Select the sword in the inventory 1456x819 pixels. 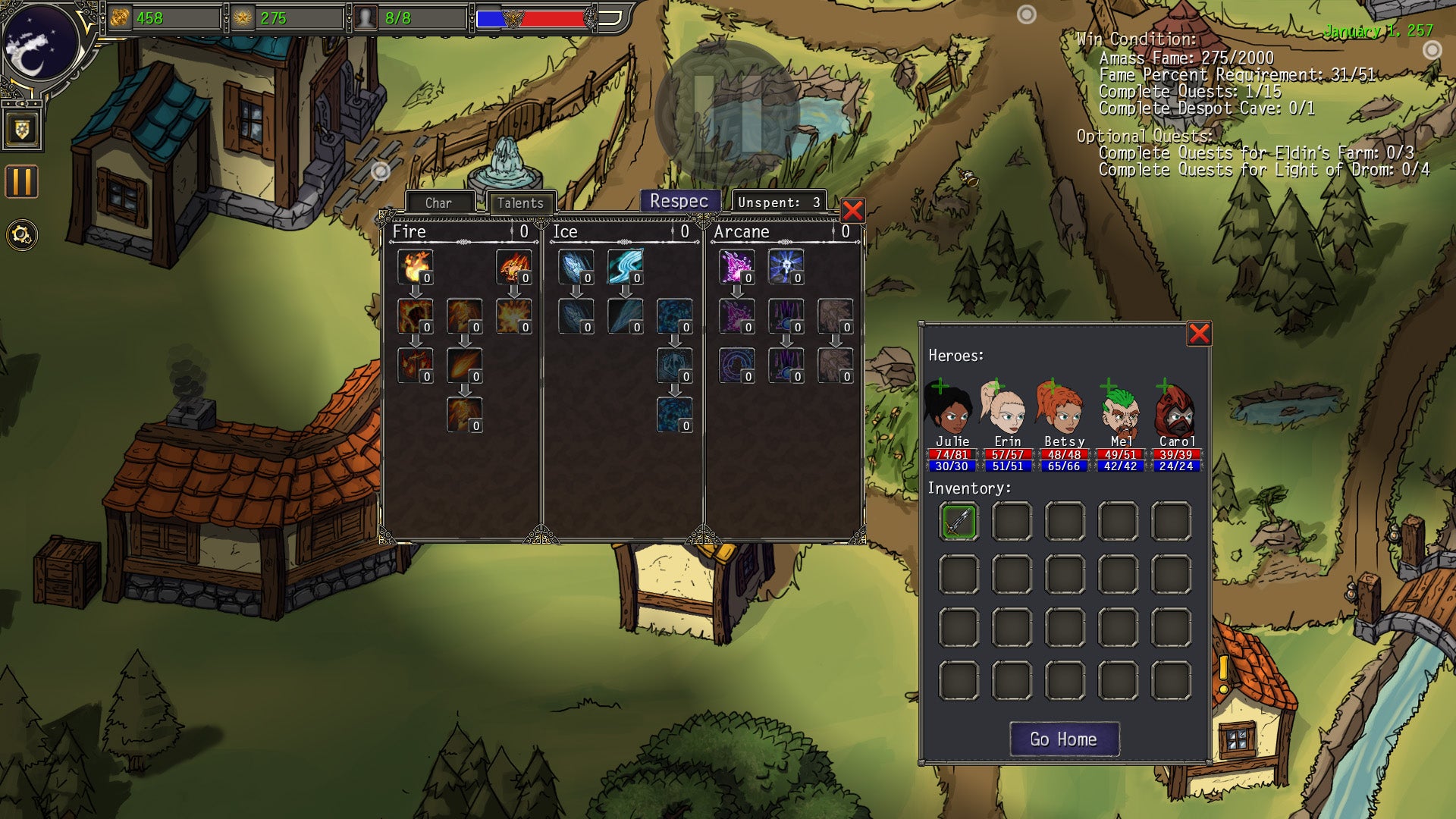[959, 522]
